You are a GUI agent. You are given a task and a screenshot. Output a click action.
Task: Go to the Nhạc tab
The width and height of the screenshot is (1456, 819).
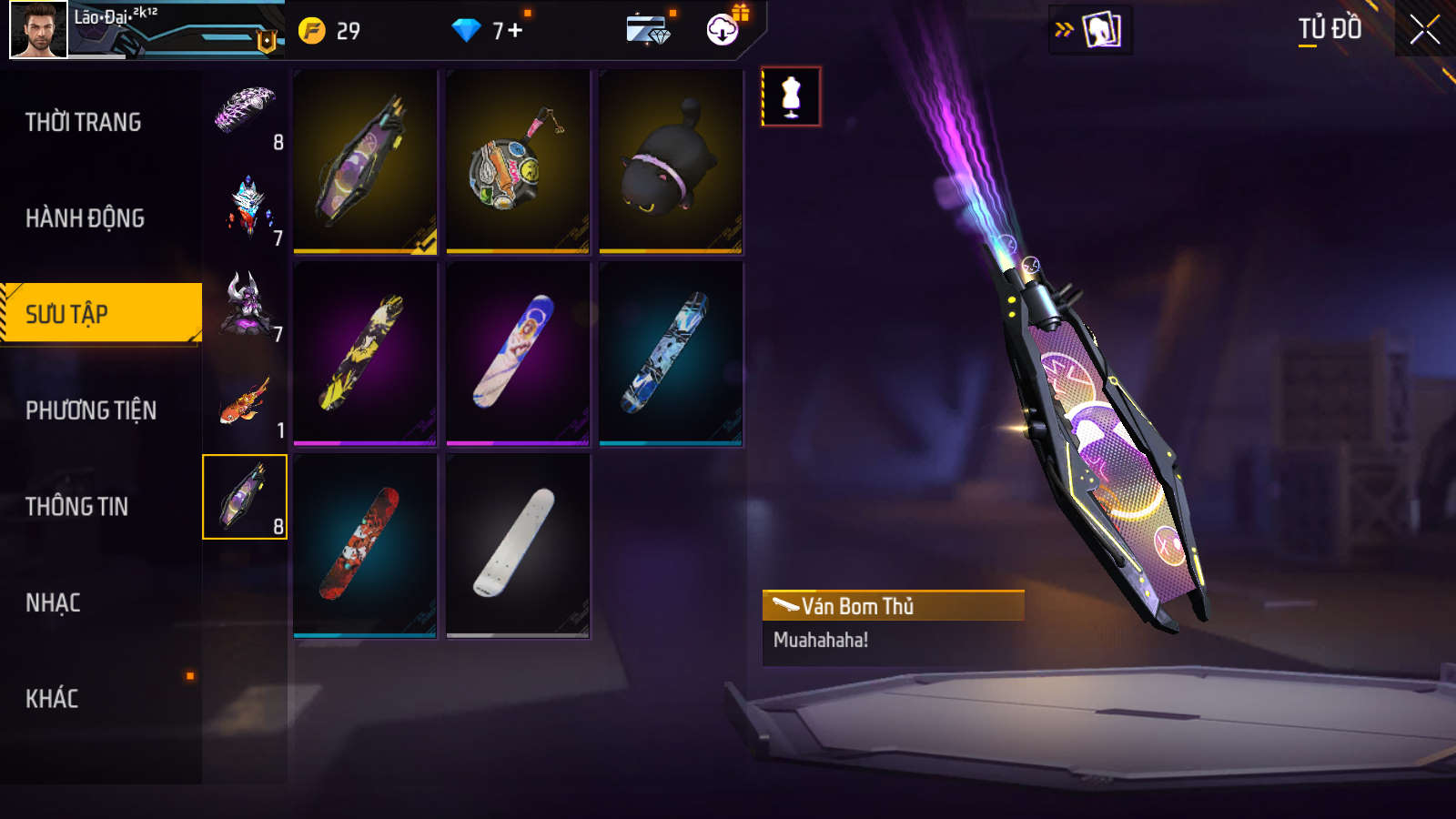(x=53, y=602)
